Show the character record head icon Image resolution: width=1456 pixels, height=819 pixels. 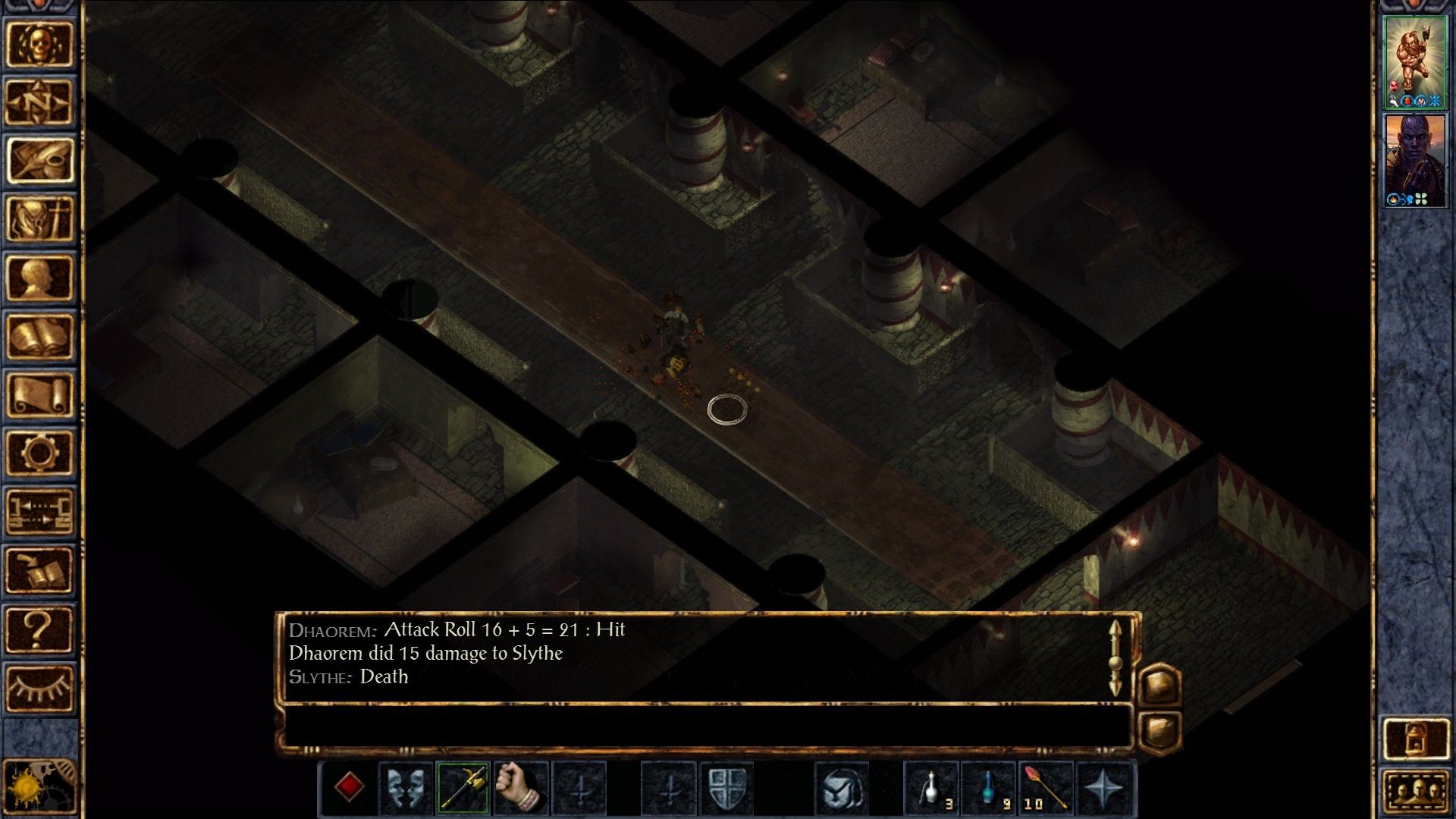(x=39, y=278)
